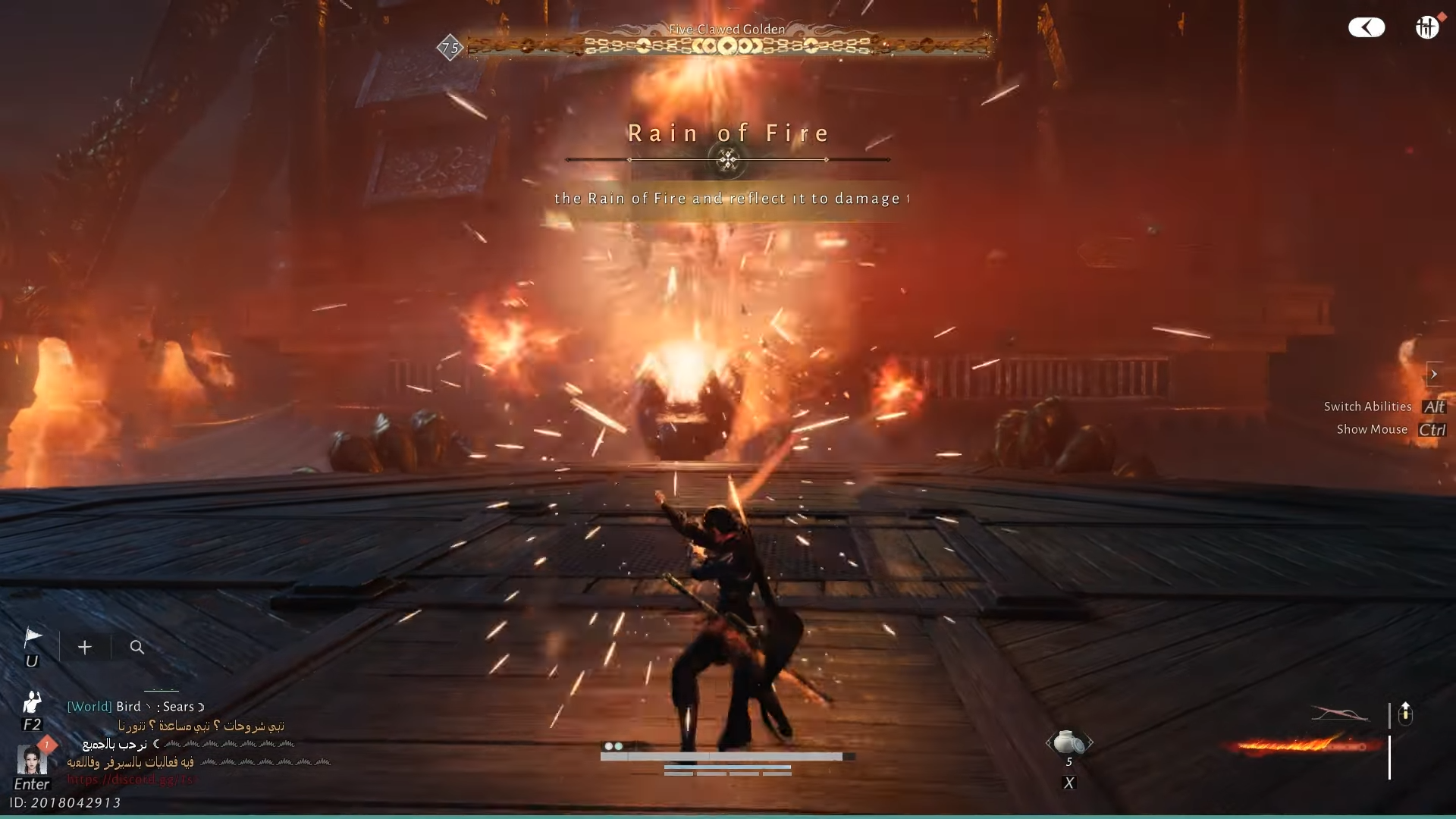This screenshot has height=819, width=1456.
Task: Open the magnifying glass search button
Action: click(137, 647)
